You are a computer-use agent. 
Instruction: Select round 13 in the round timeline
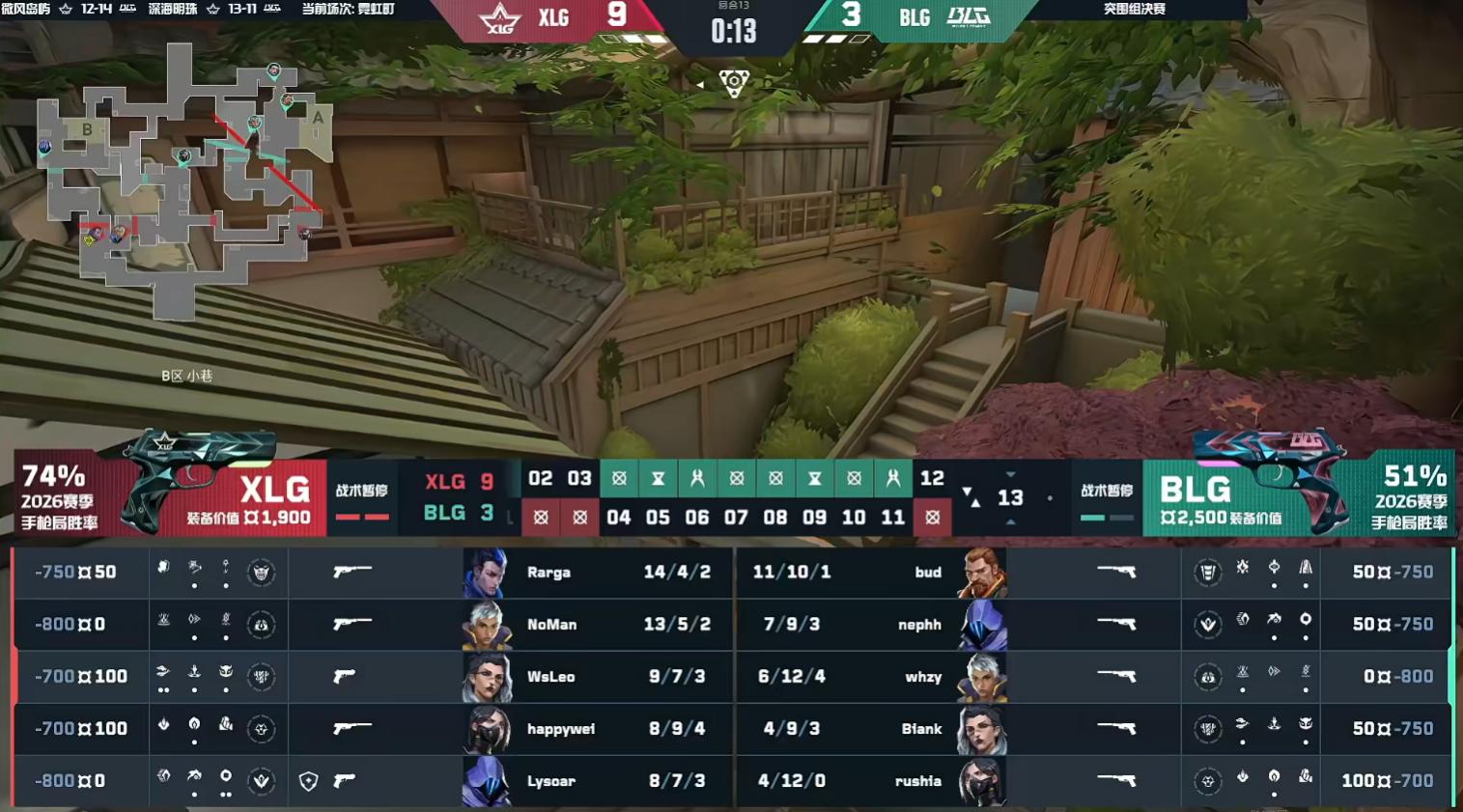[1010, 498]
